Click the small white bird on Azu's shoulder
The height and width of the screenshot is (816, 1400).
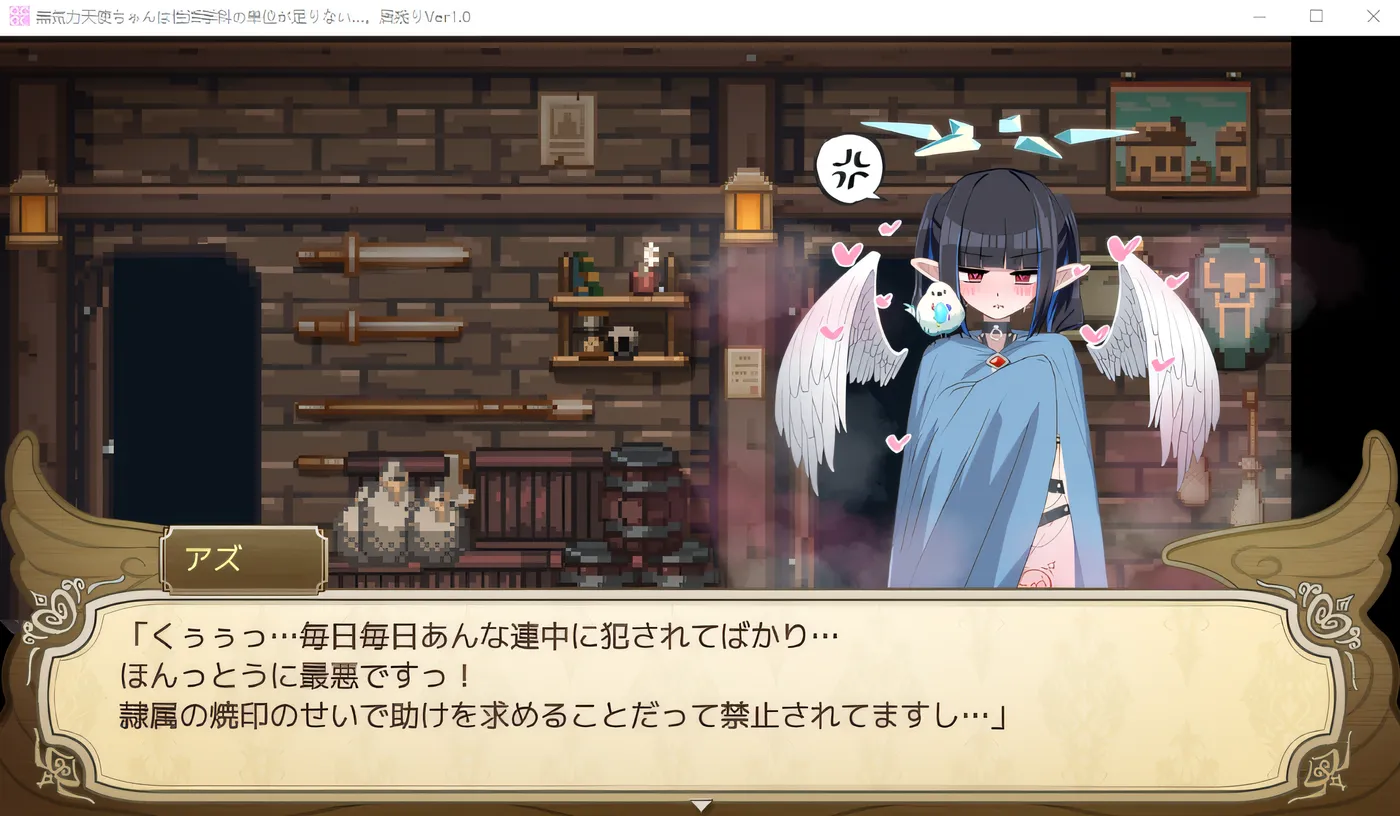tap(936, 305)
